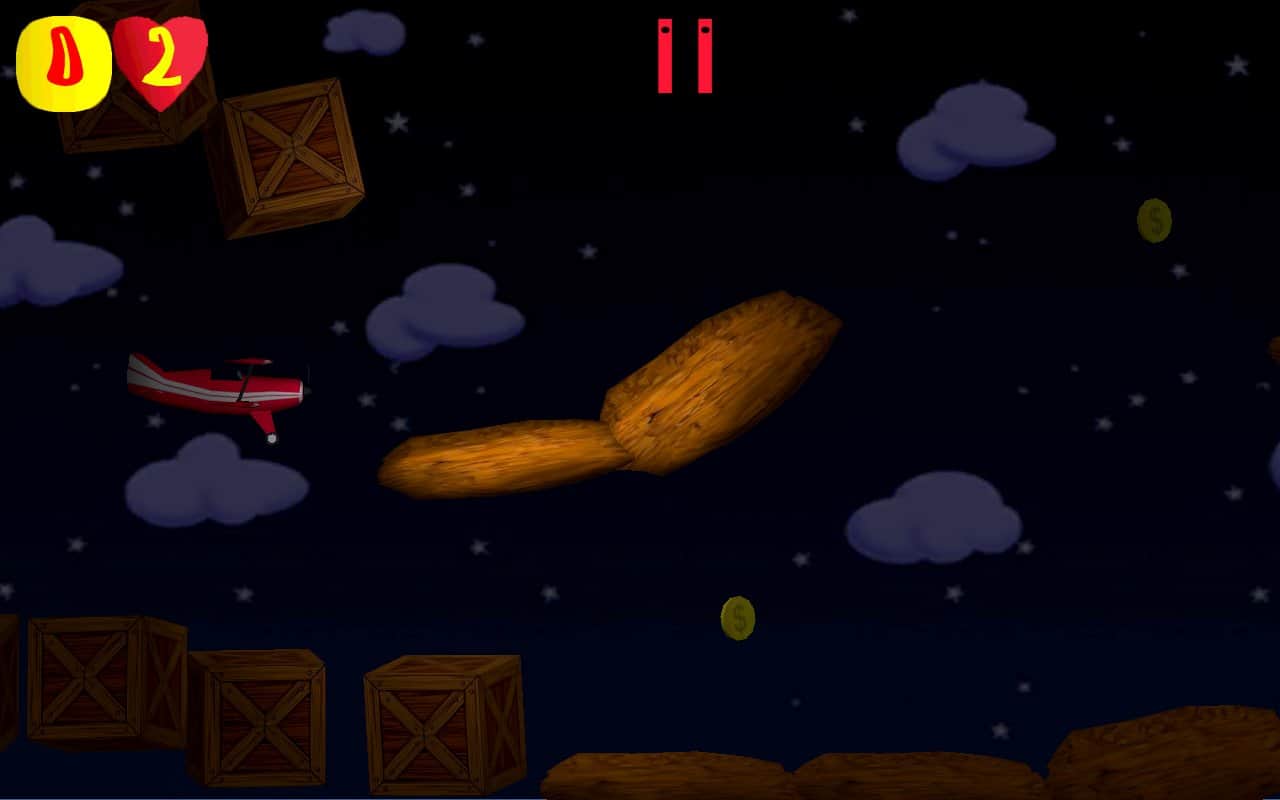Screen dimensions: 1280x800
Task: Pause the game with the red pause button
Action: (685, 56)
